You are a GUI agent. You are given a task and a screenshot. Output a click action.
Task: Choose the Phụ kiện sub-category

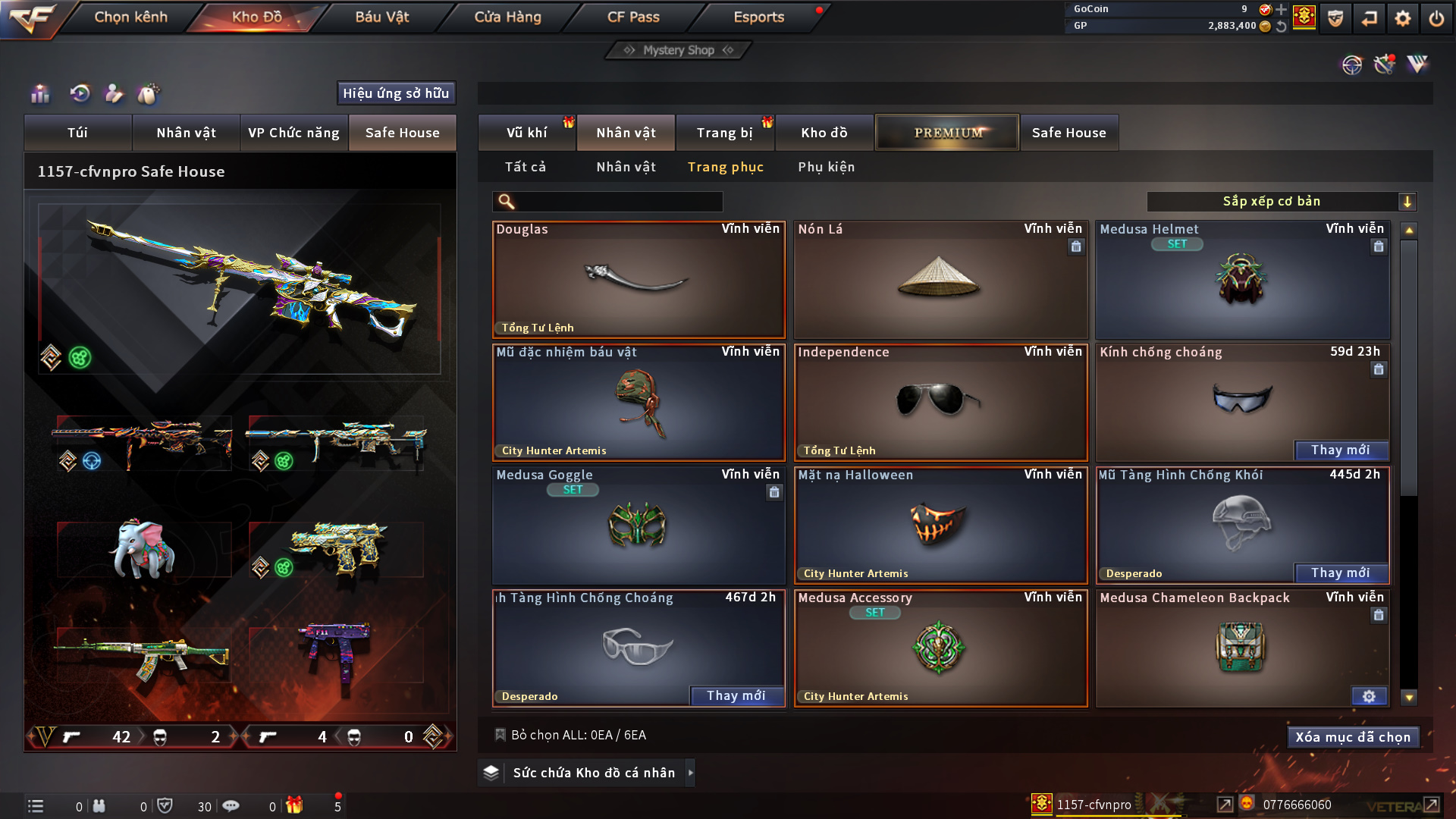(x=826, y=167)
